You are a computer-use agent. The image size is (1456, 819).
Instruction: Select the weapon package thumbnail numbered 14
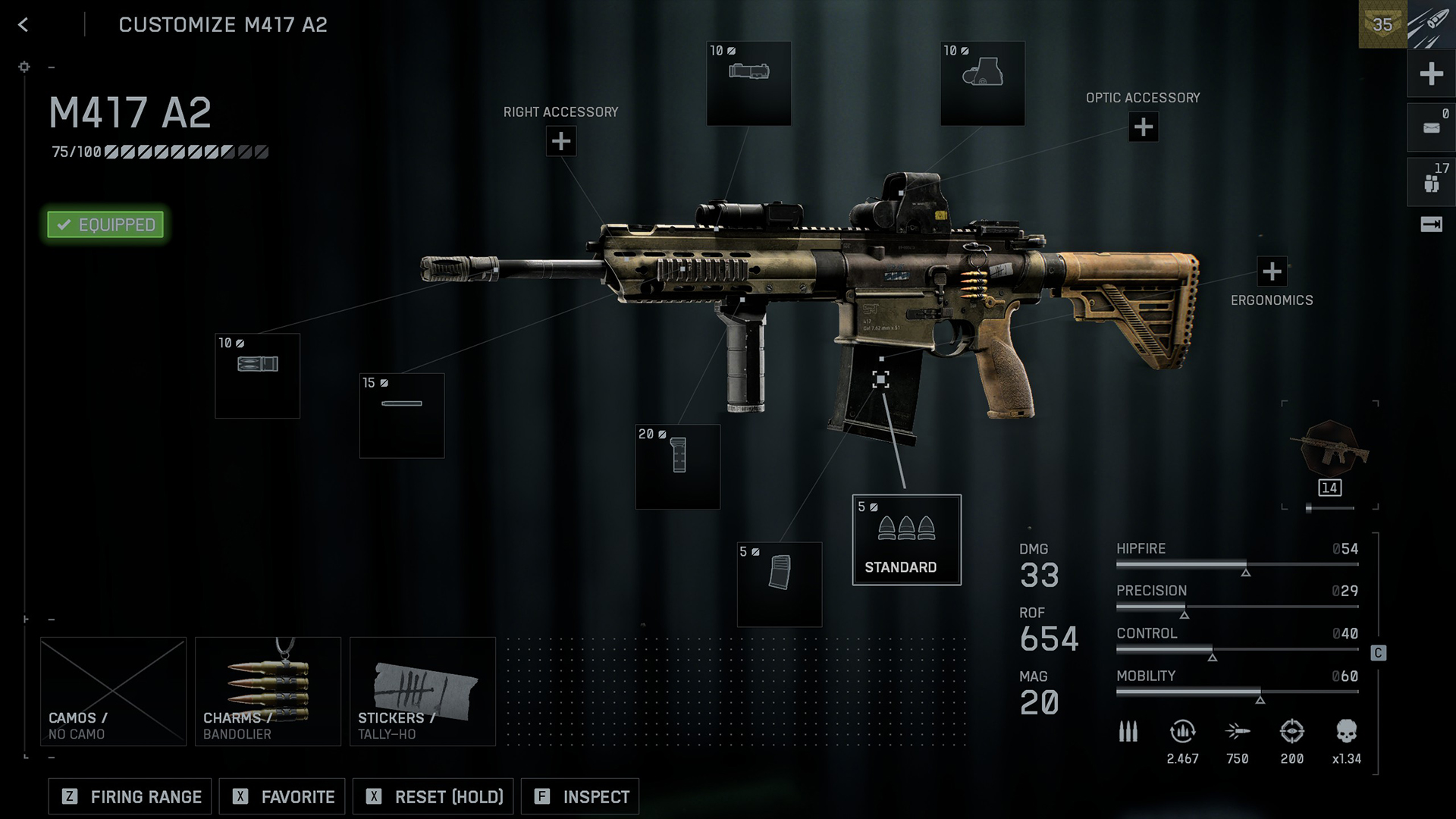click(x=1329, y=453)
